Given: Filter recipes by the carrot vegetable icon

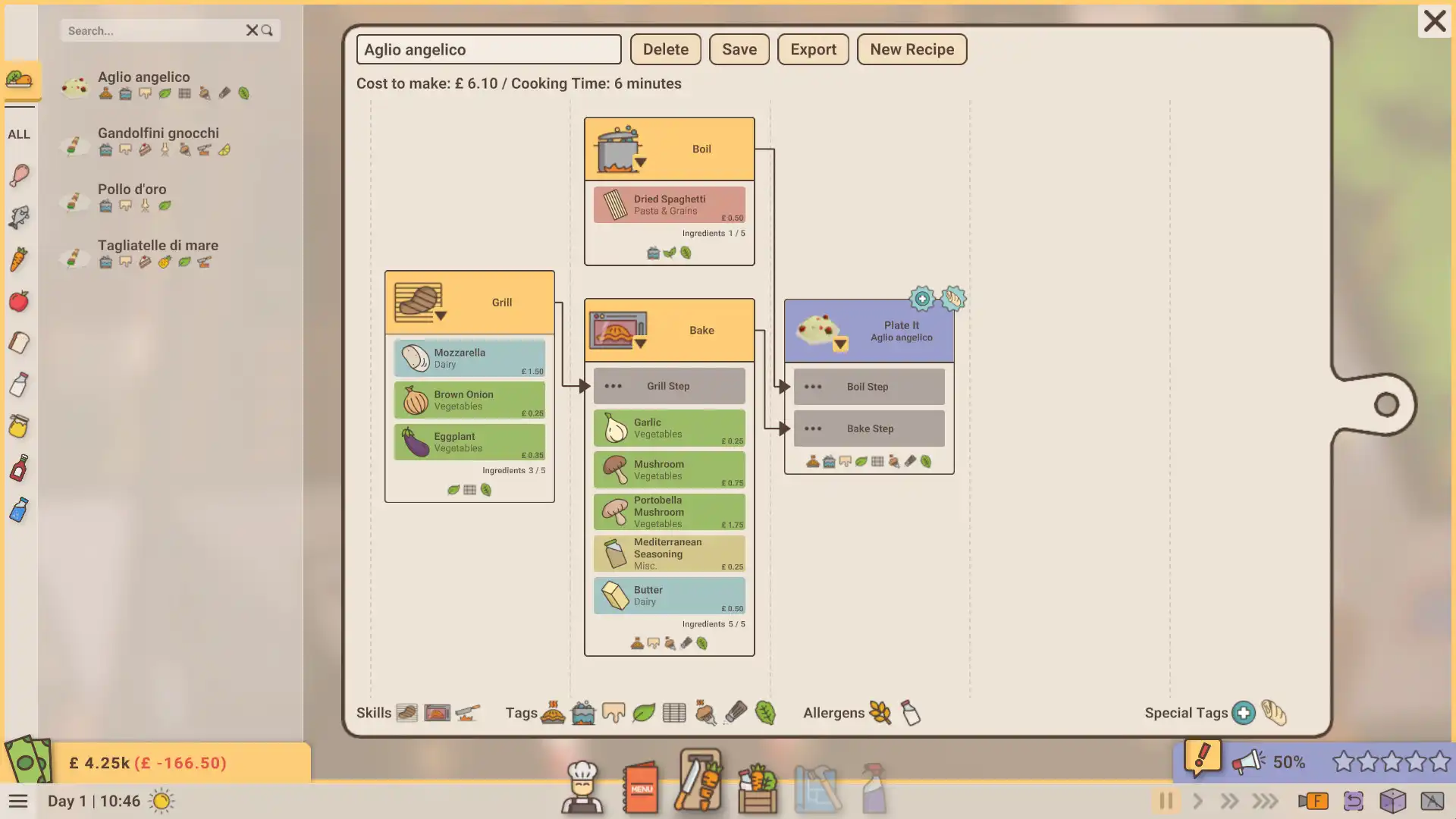Looking at the screenshot, I should click(19, 259).
